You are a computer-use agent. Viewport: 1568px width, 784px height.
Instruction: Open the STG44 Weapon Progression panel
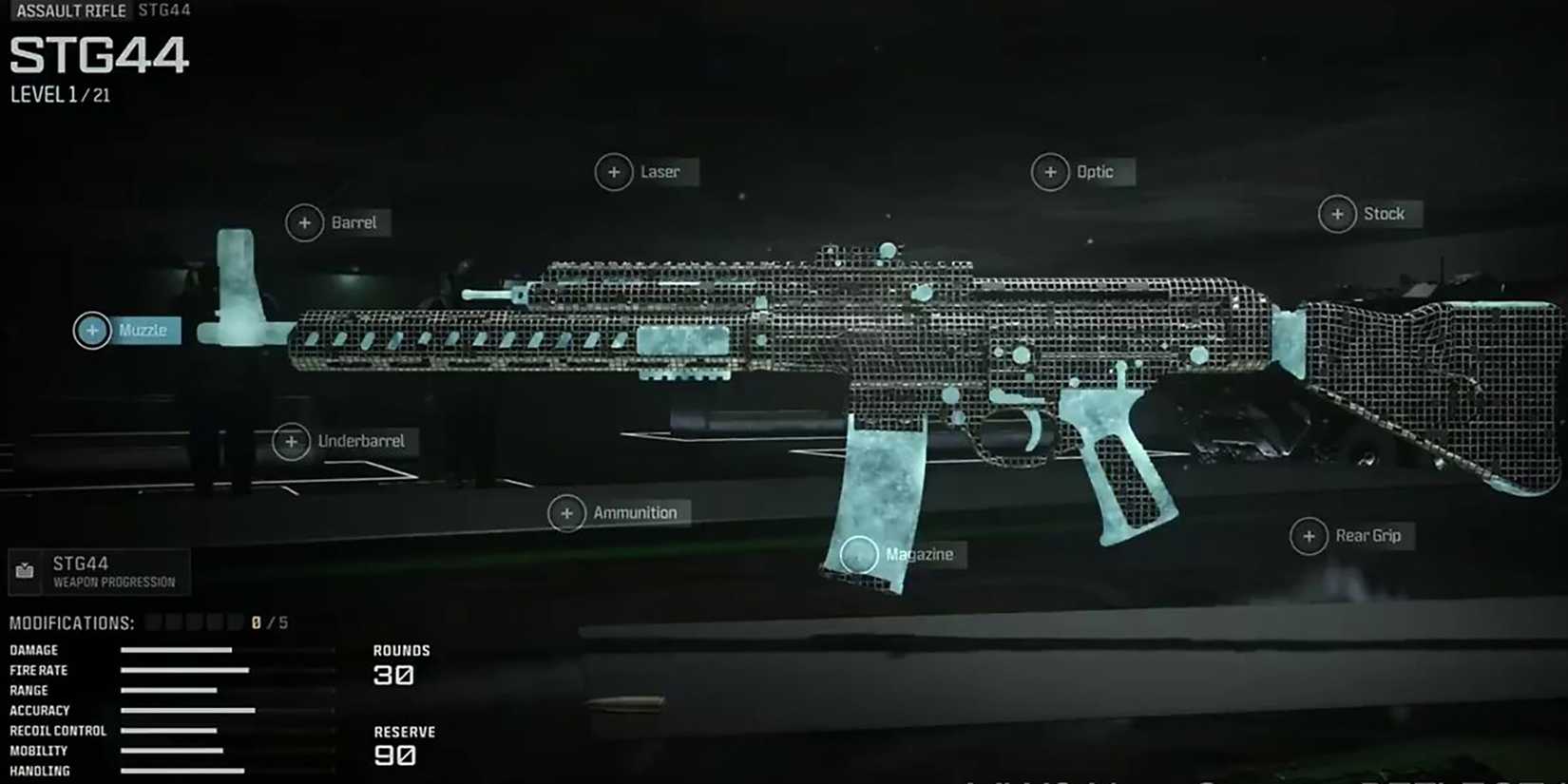pos(100,571)
